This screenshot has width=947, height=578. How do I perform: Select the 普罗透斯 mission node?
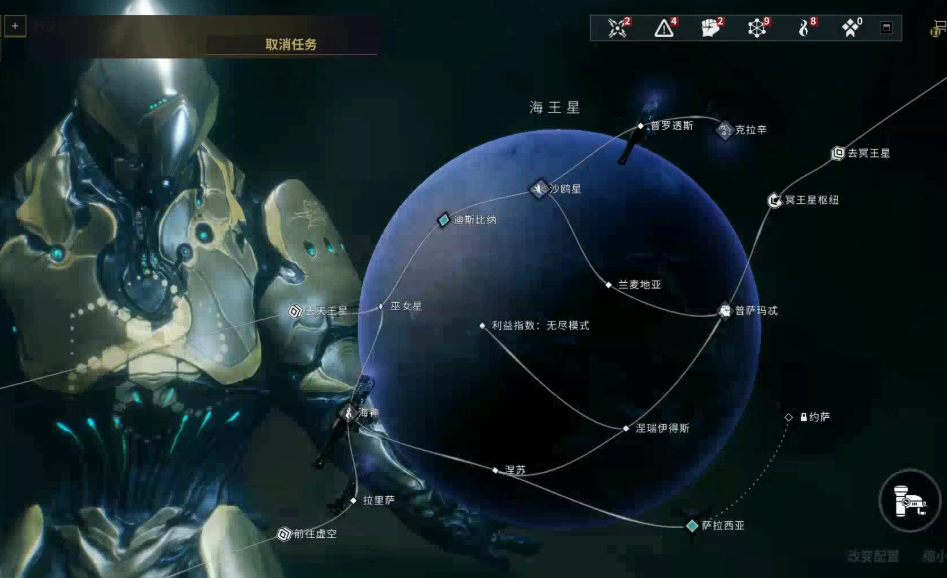(x=641, y=126)
